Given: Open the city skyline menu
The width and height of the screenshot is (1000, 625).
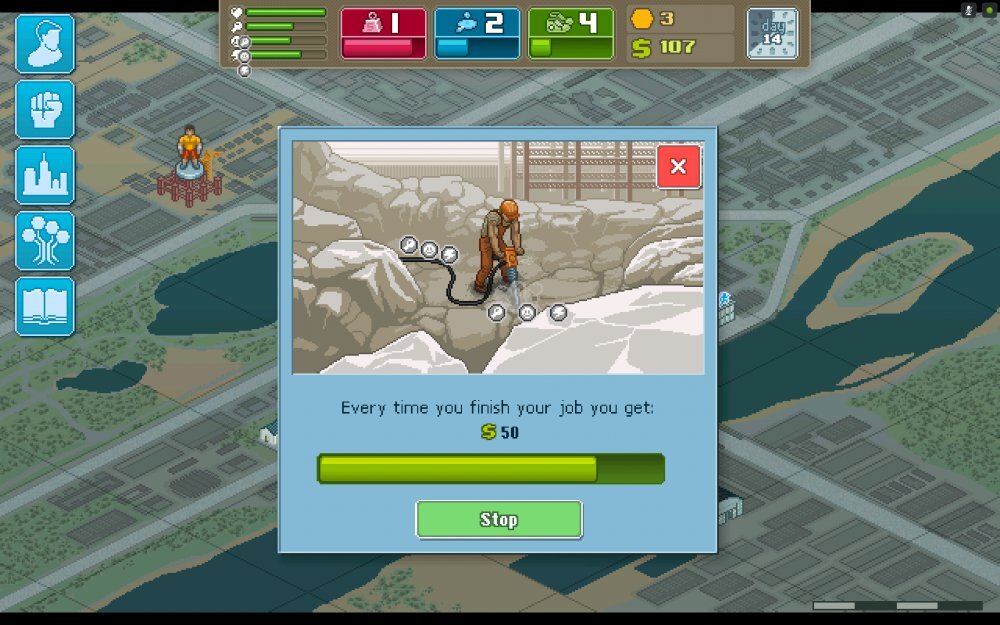Looking at the screenshot, I should point(45,175).
